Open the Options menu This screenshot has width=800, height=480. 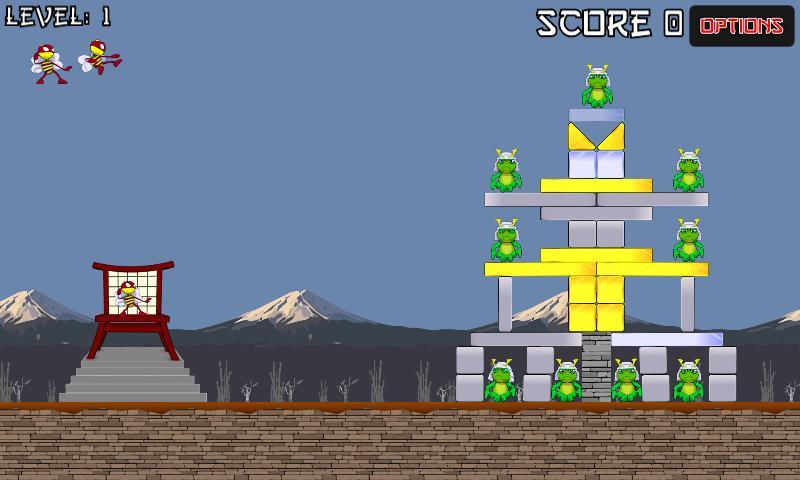click(x=741, y=26)
